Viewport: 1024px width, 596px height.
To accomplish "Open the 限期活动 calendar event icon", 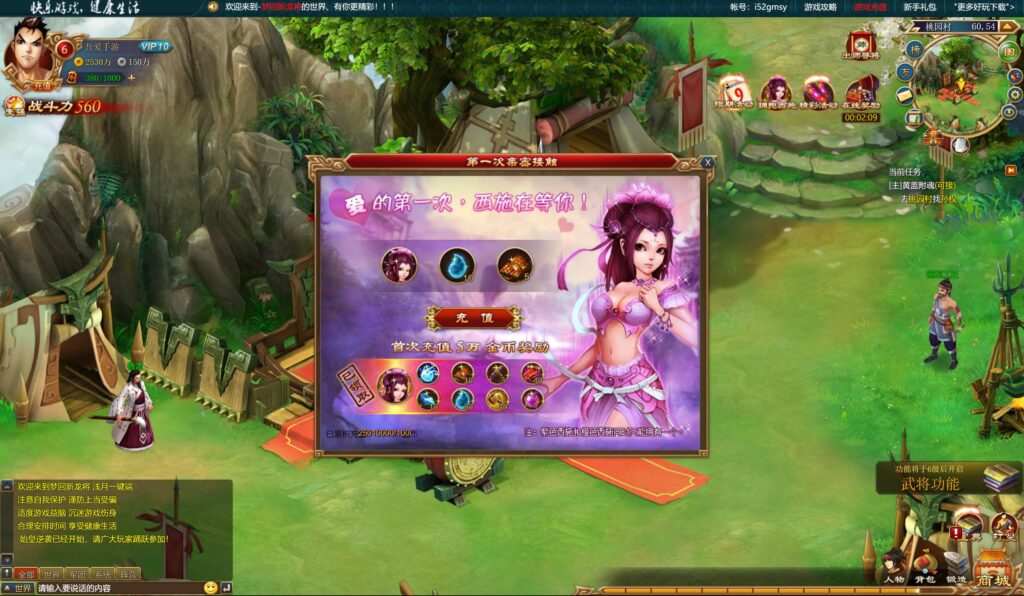I will [735, 91].
